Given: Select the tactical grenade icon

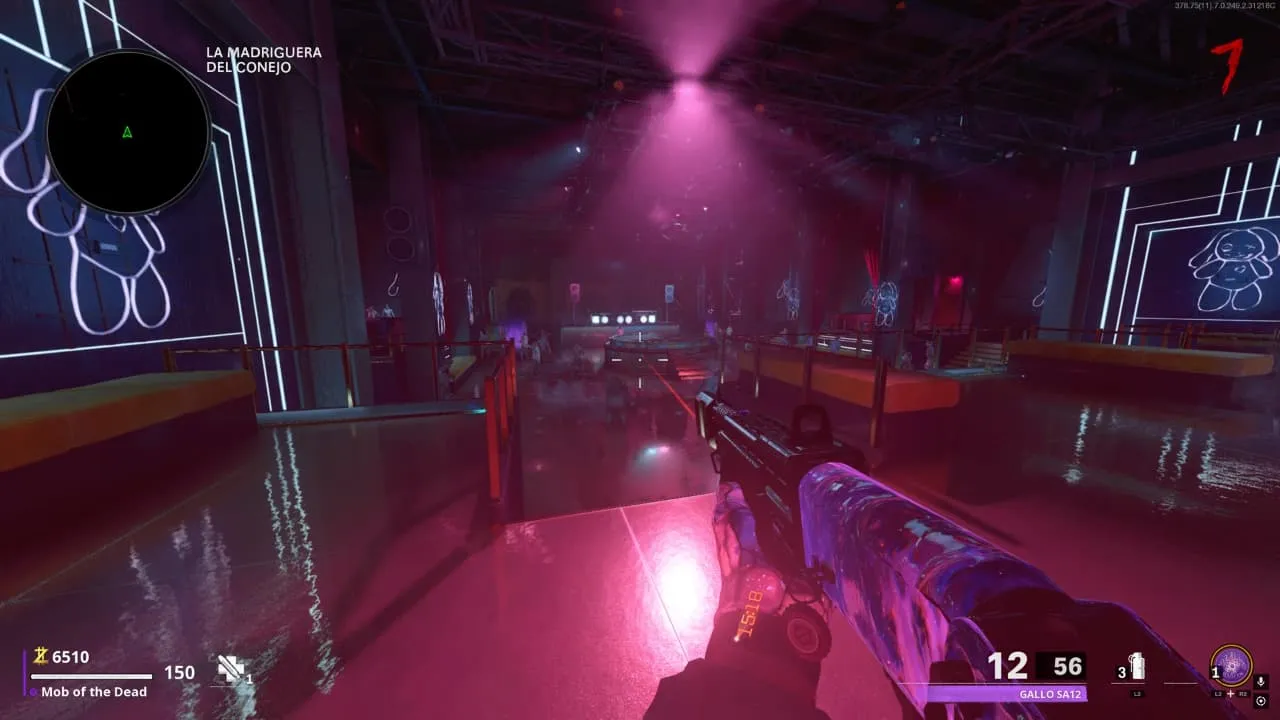Looking at the screenshot, I should tap(1136, 667).
